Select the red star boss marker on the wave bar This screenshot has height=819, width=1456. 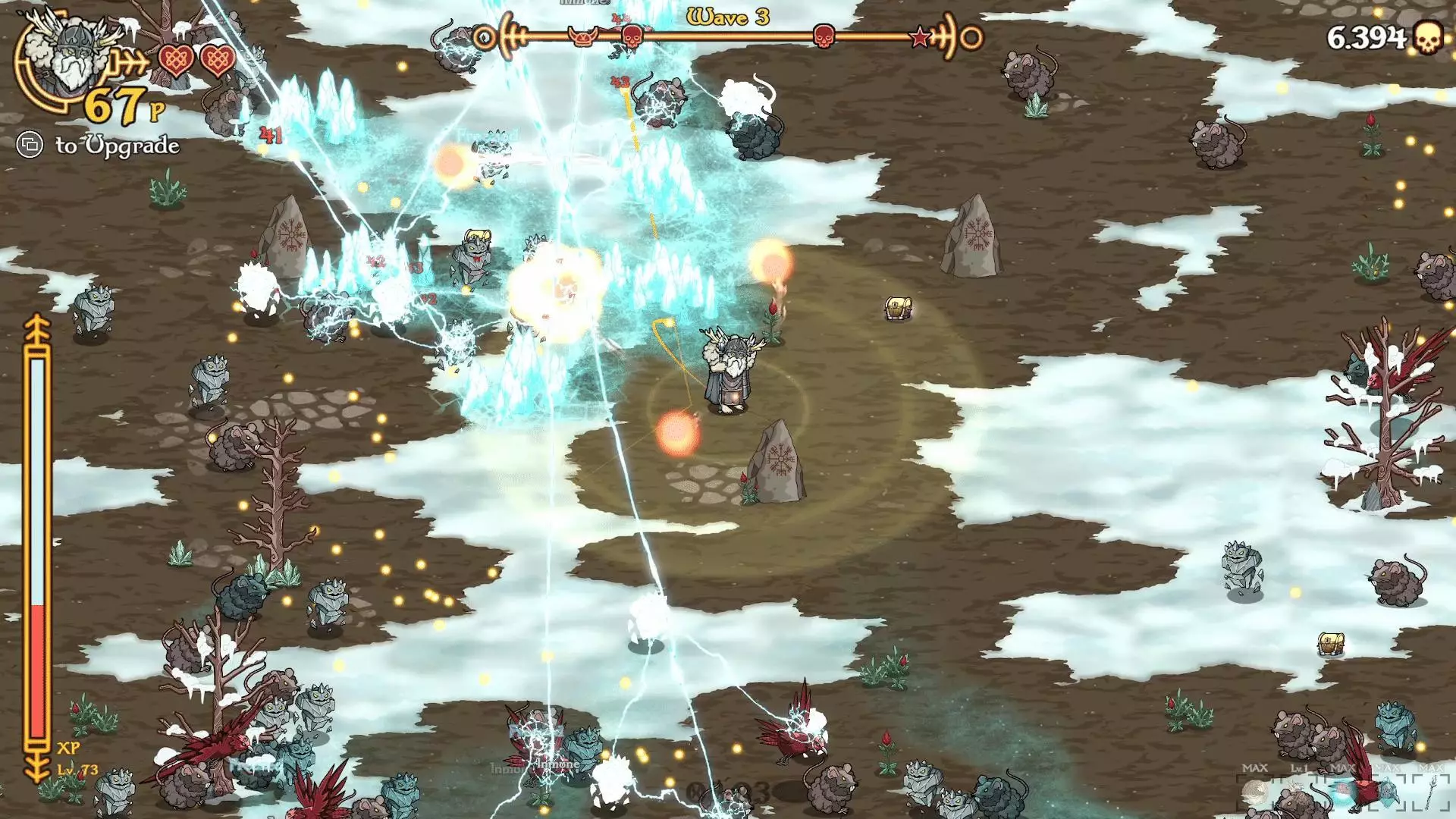point(921,35)
